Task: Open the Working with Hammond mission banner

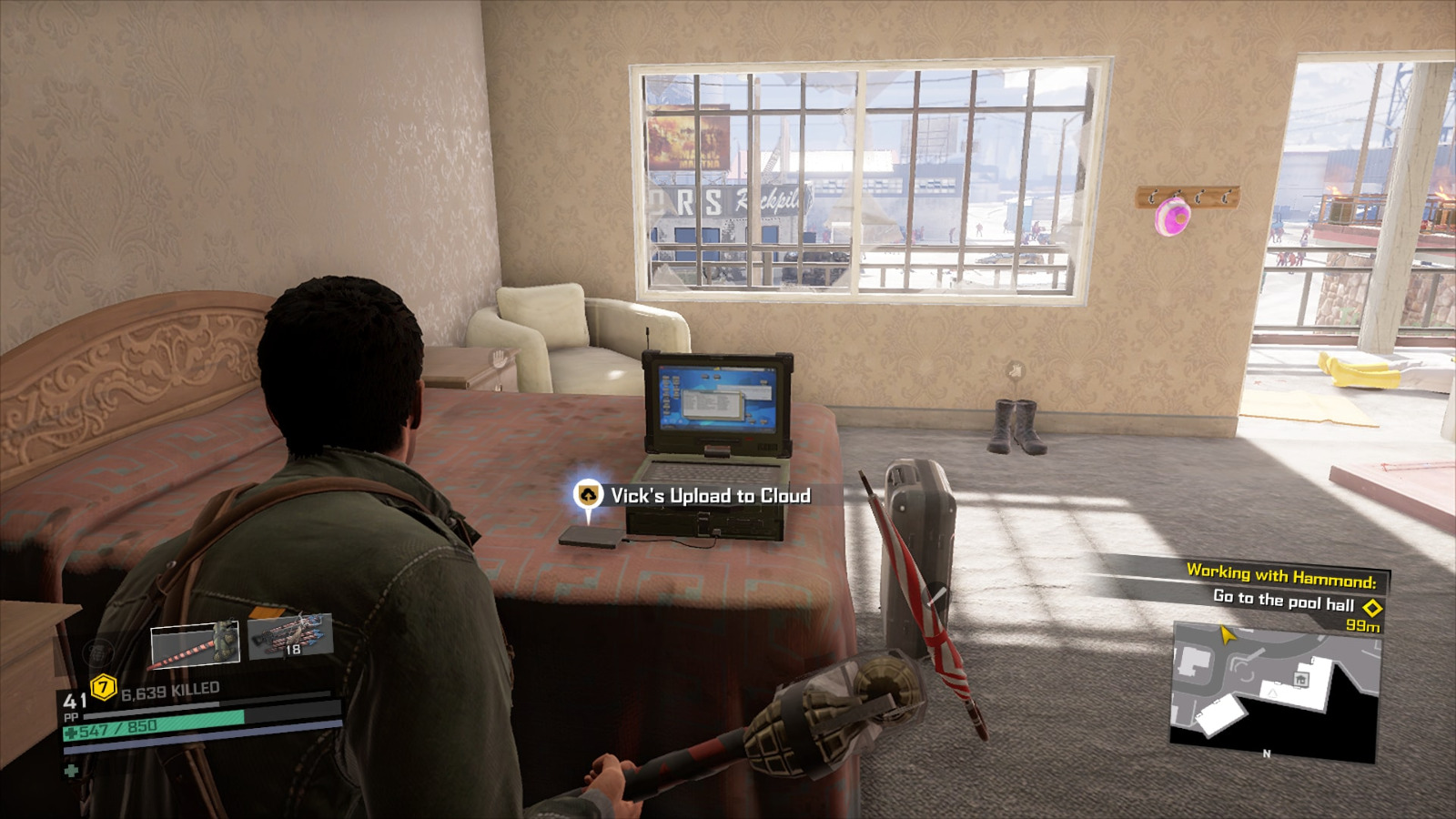Action: (x=1281, y=575)
